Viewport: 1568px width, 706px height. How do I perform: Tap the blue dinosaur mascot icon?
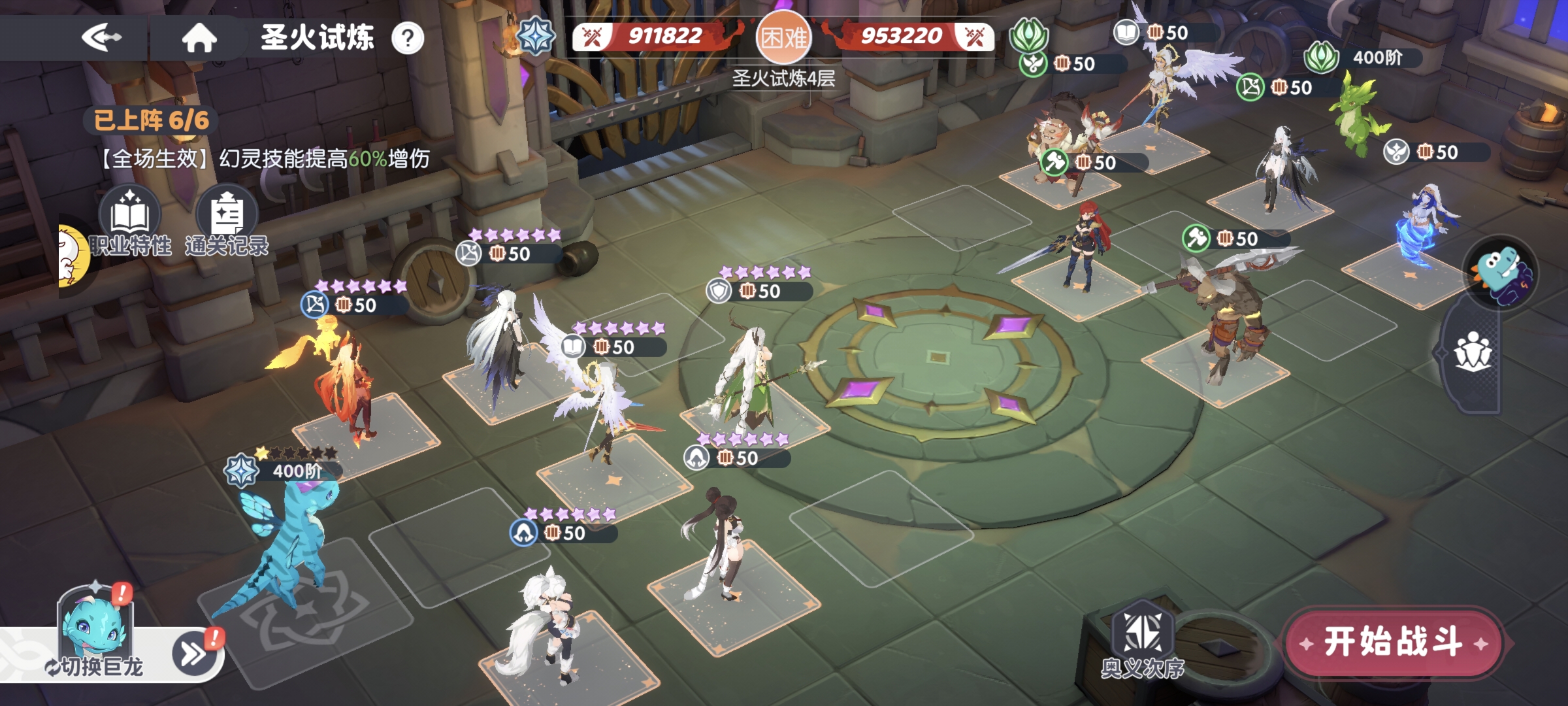pos(1501,273)
